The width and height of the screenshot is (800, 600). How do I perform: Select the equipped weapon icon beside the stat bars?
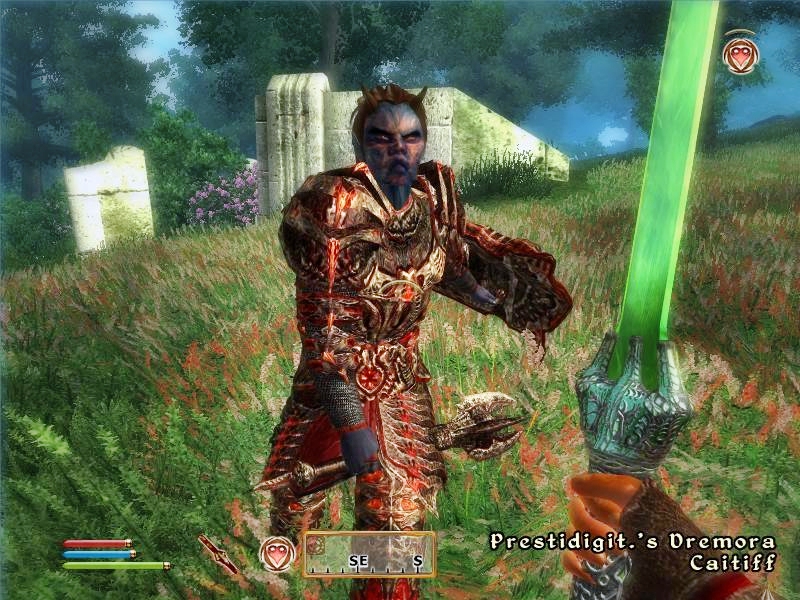point(217,553)
